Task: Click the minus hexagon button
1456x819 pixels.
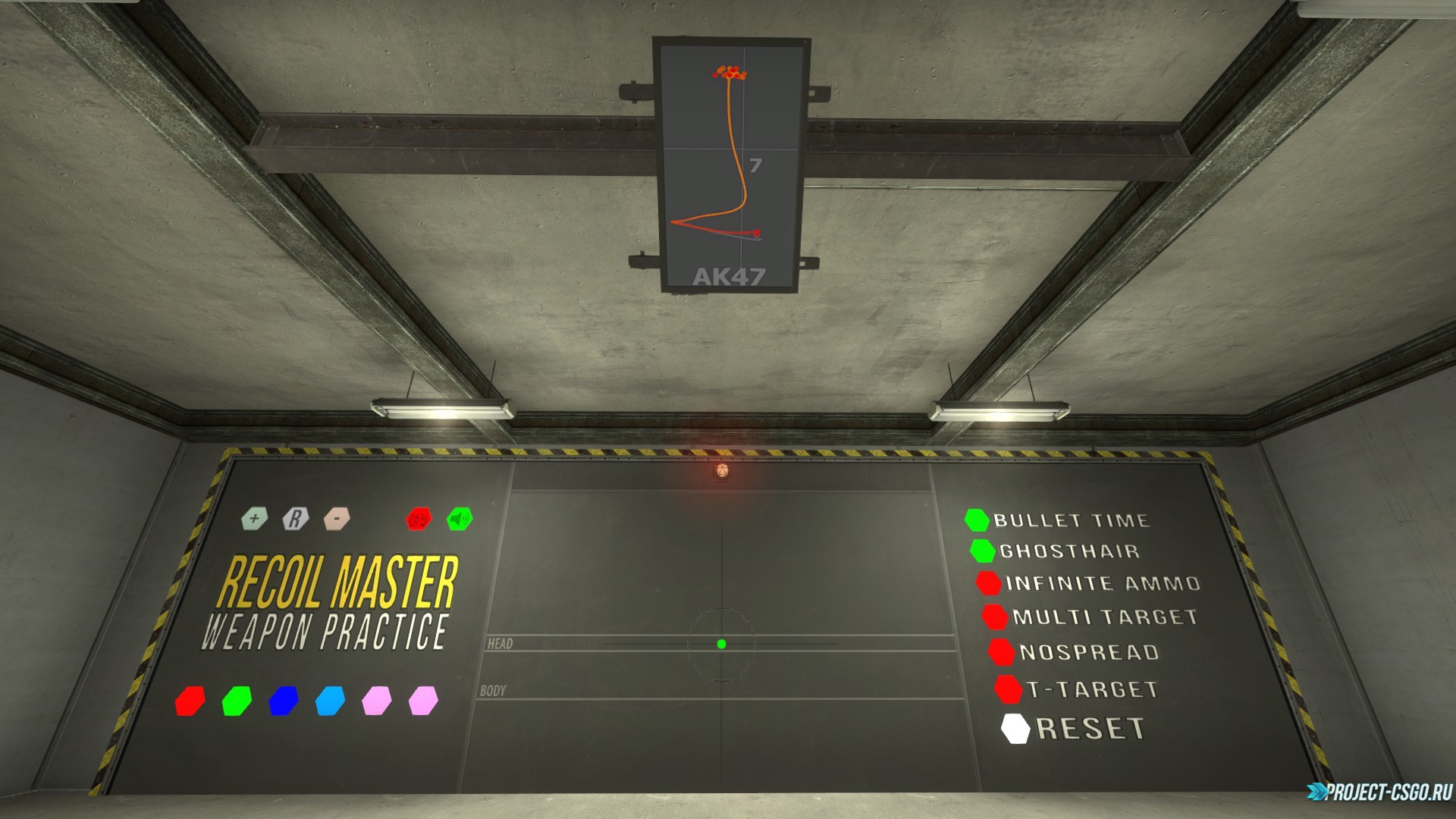Action: pos(336,519)
